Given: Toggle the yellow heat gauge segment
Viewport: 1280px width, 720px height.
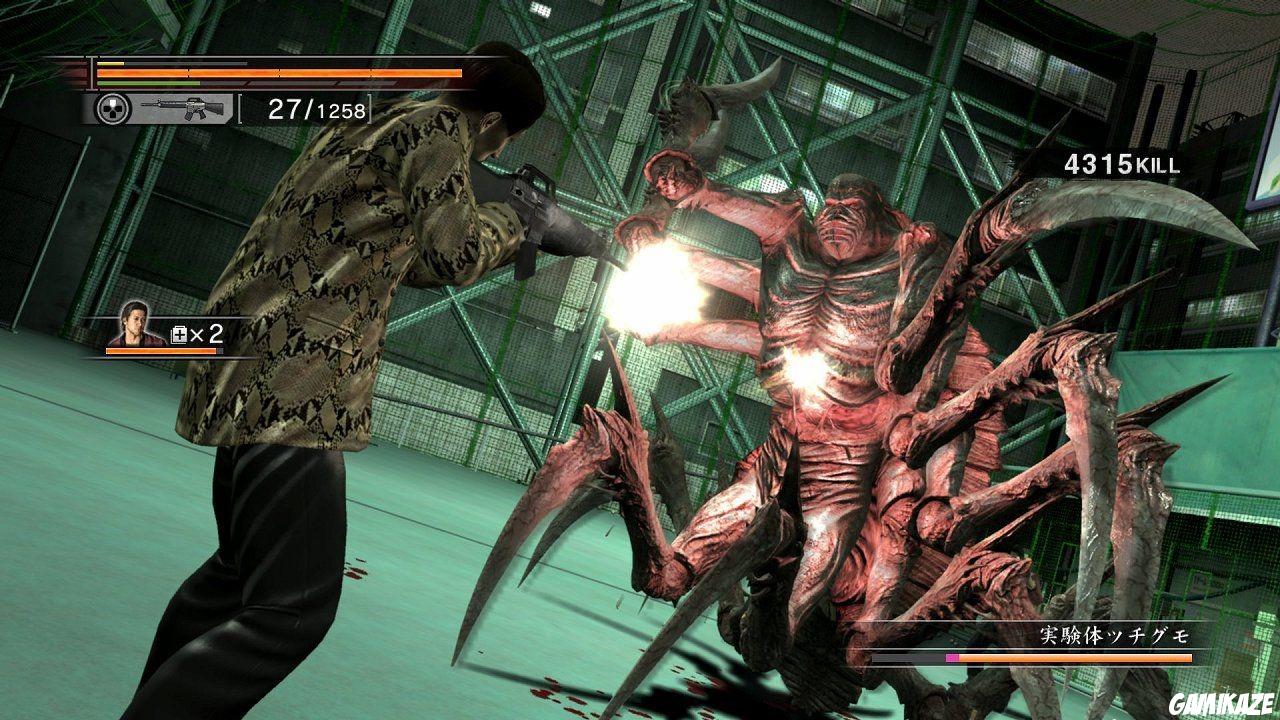Looking at the screenshot, I should pyautogui.click(x=110, y=63).
